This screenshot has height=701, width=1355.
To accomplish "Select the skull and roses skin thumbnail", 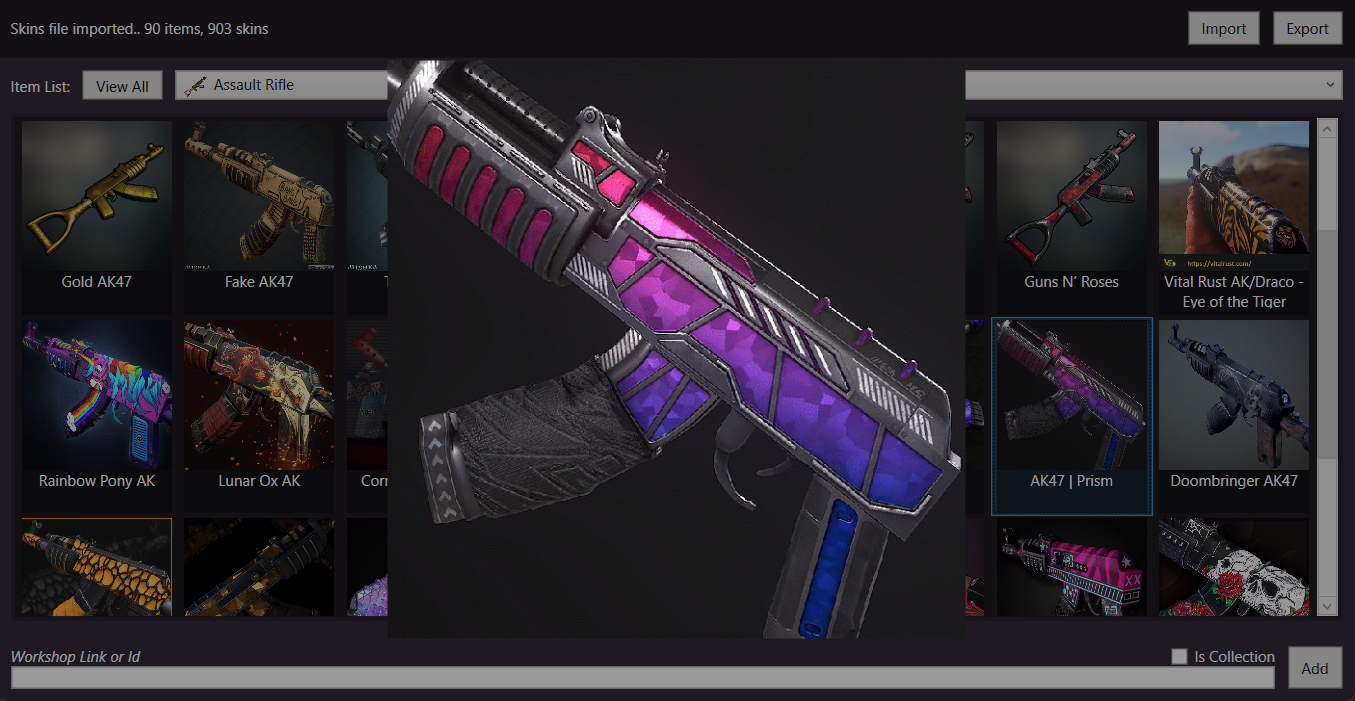I will (1233, 566).
